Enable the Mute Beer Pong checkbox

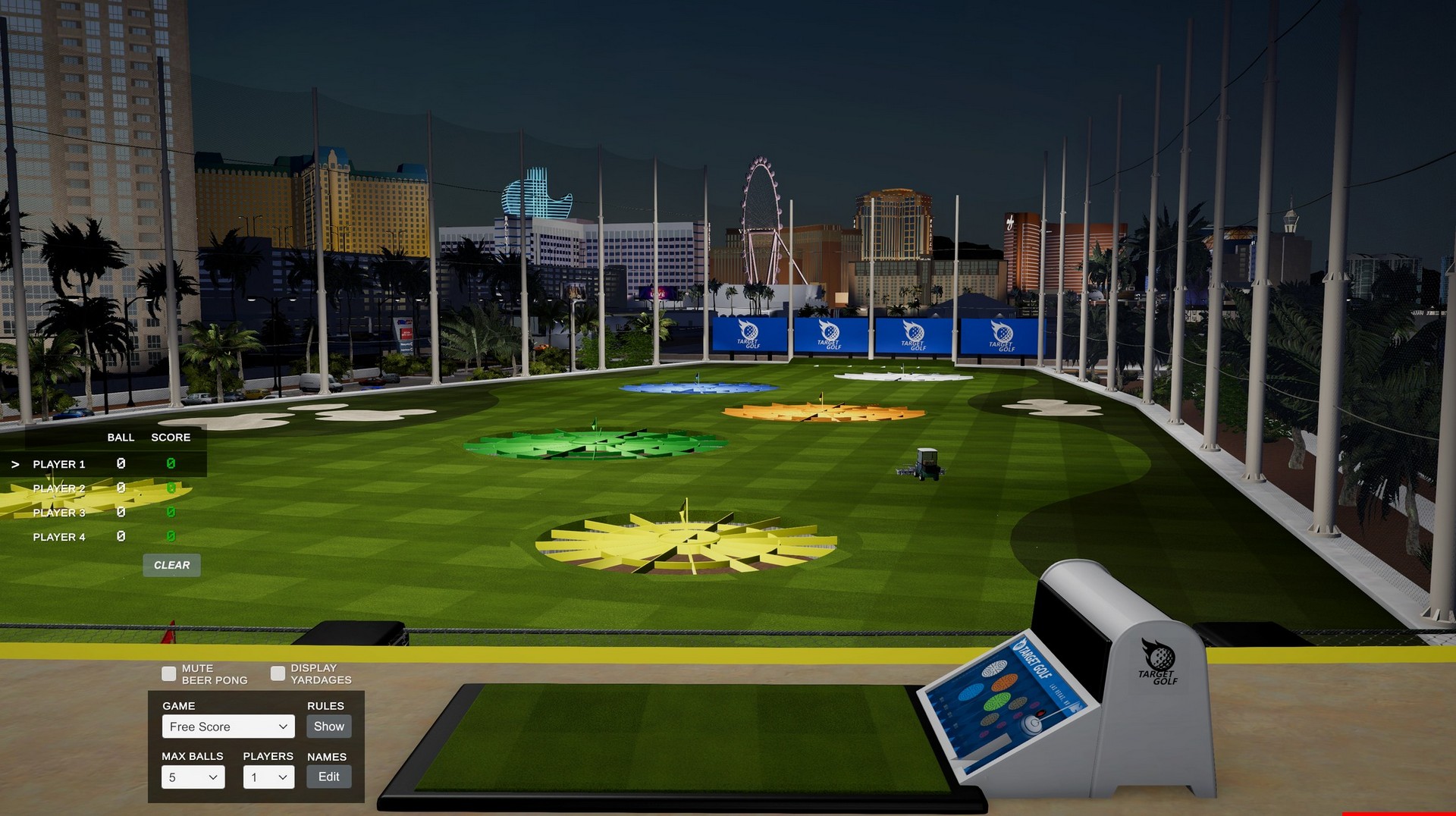(168, 673)
